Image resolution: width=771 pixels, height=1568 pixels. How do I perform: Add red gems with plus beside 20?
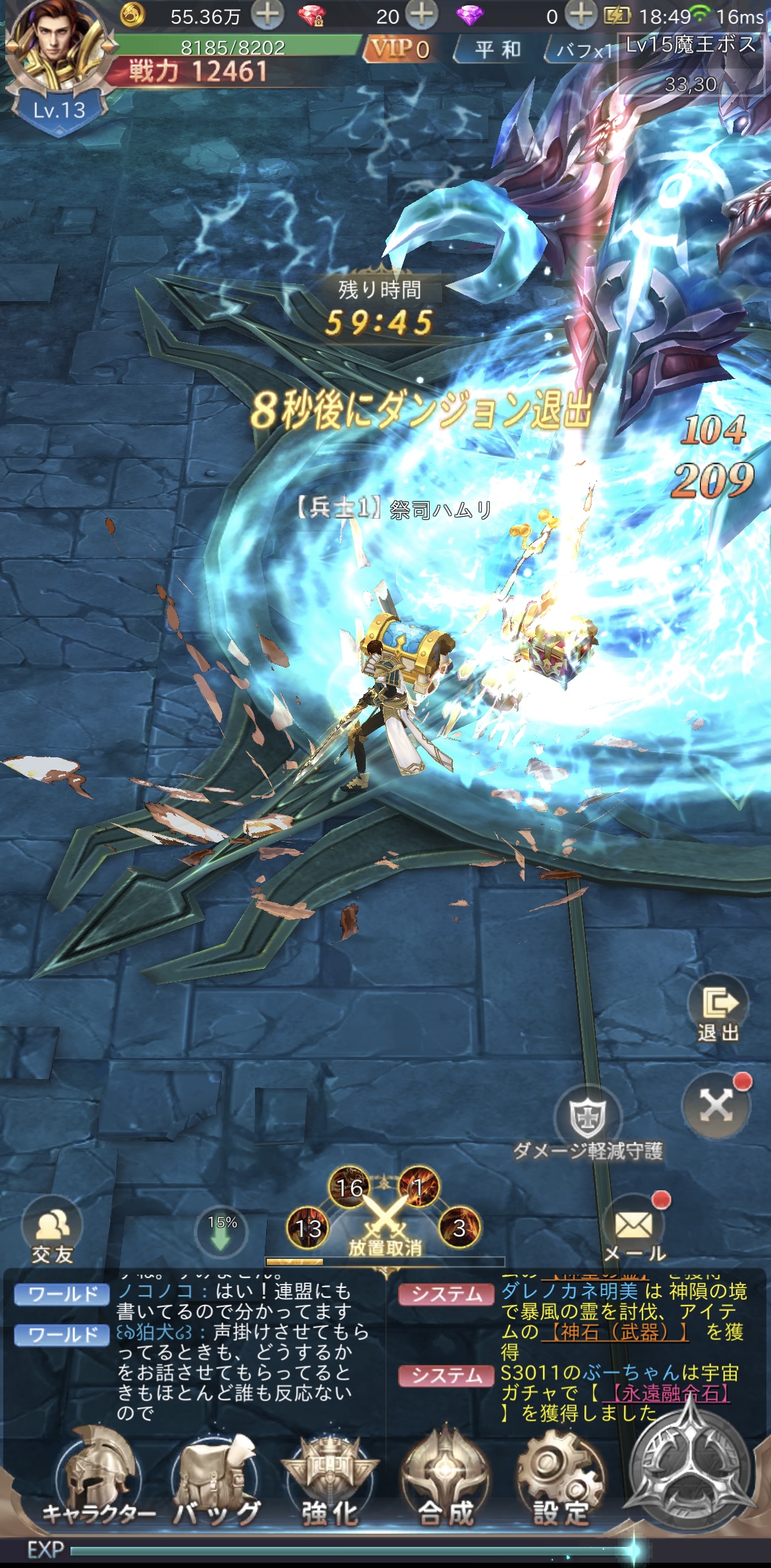click(421, 15)
